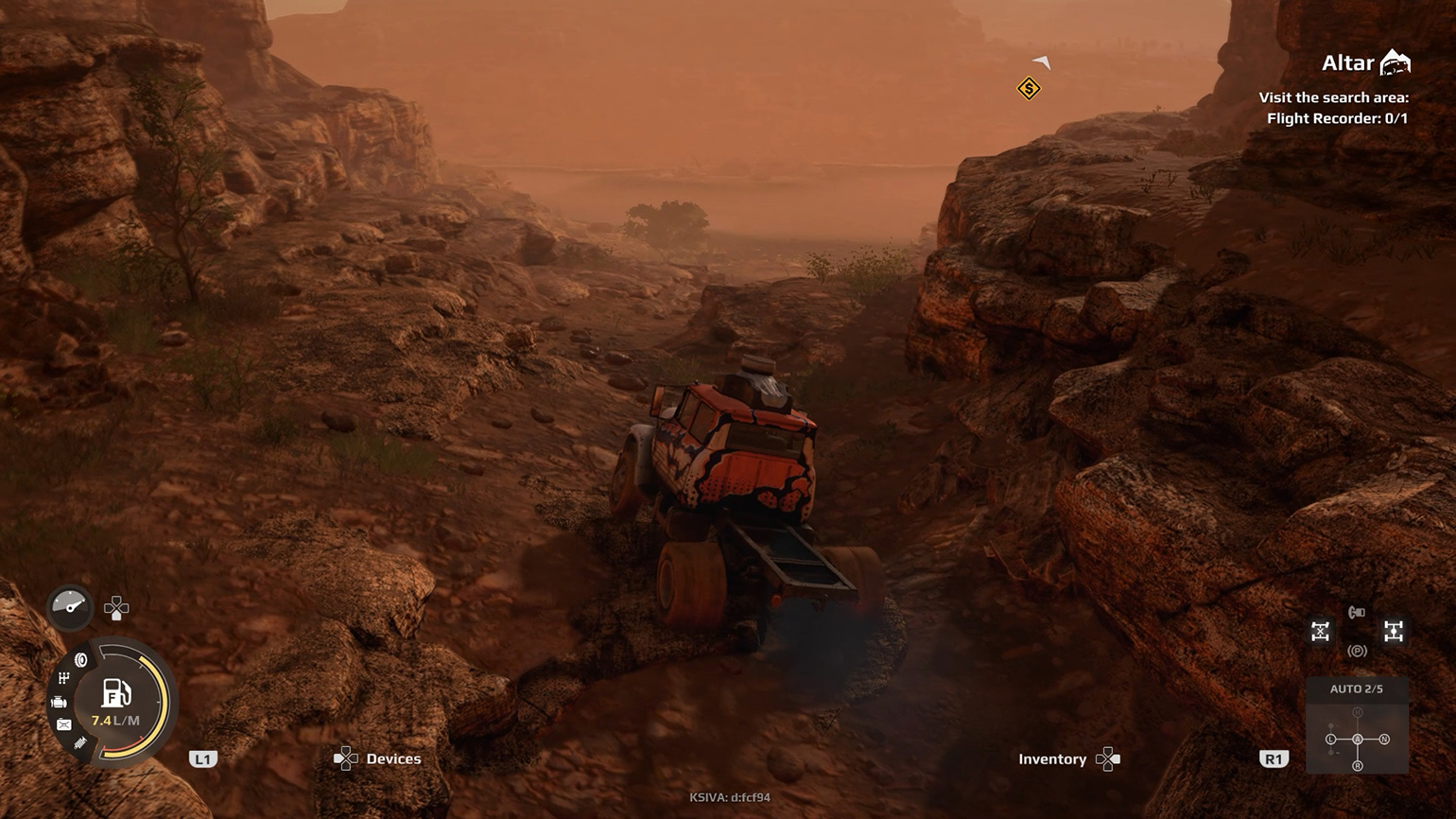The image size is (1456, 819).
Task: Enable all-wheel drive
Action: click(x=1394, y=631)
